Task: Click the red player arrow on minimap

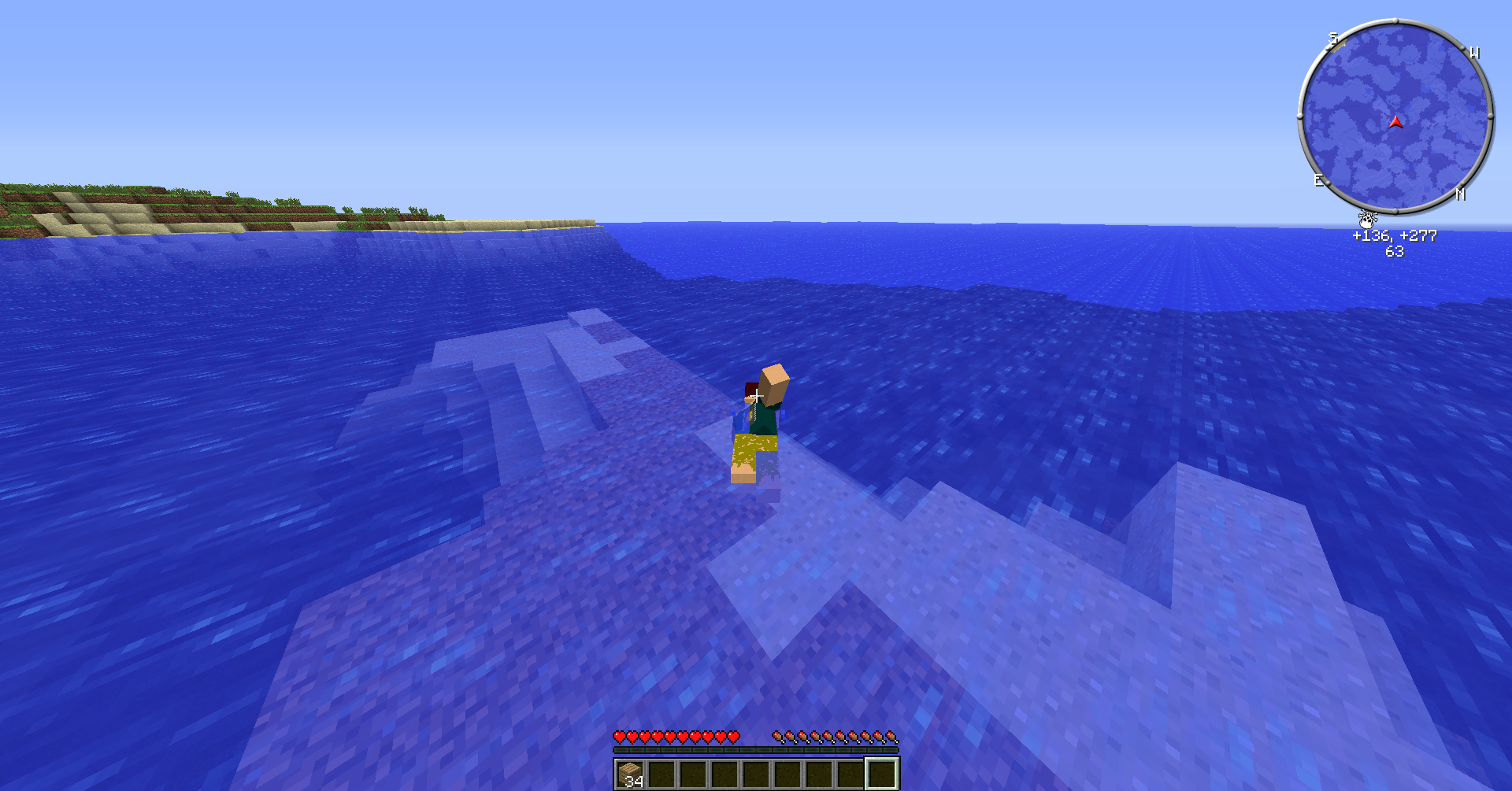Action: pyautogui.click(x=1395, y=122)
